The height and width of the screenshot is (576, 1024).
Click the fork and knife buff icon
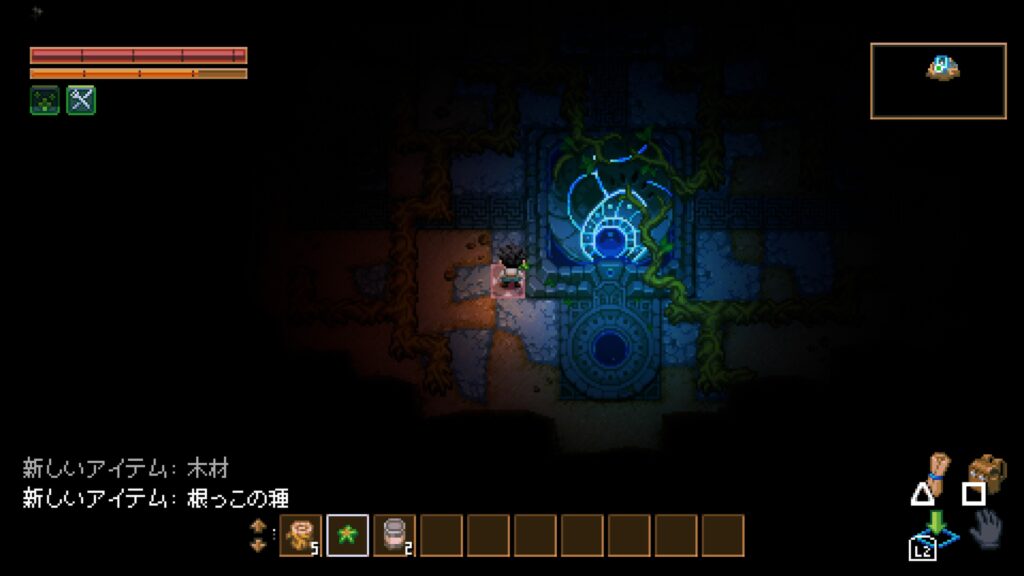coord(81,100)
